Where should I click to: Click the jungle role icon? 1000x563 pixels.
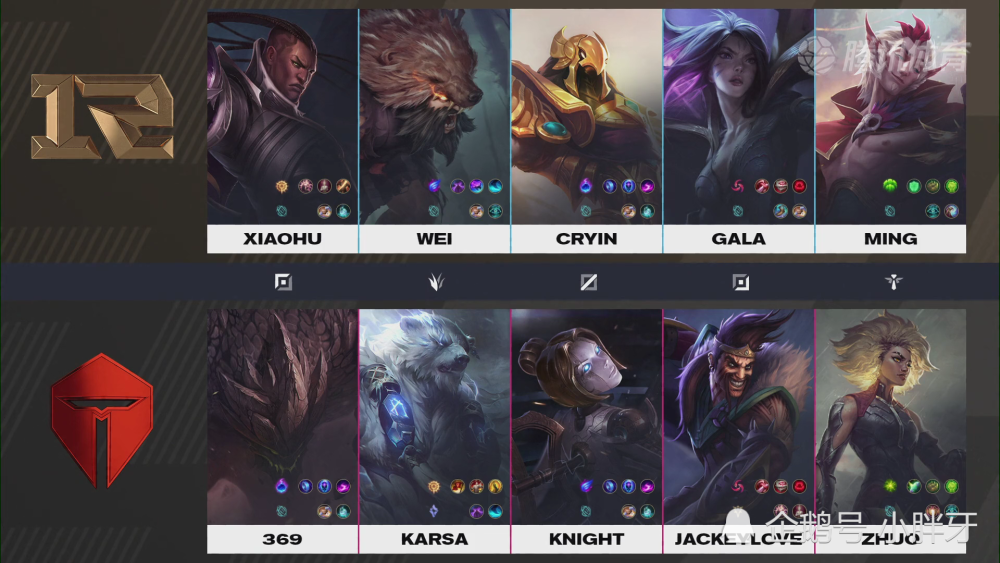click(434, 282)
